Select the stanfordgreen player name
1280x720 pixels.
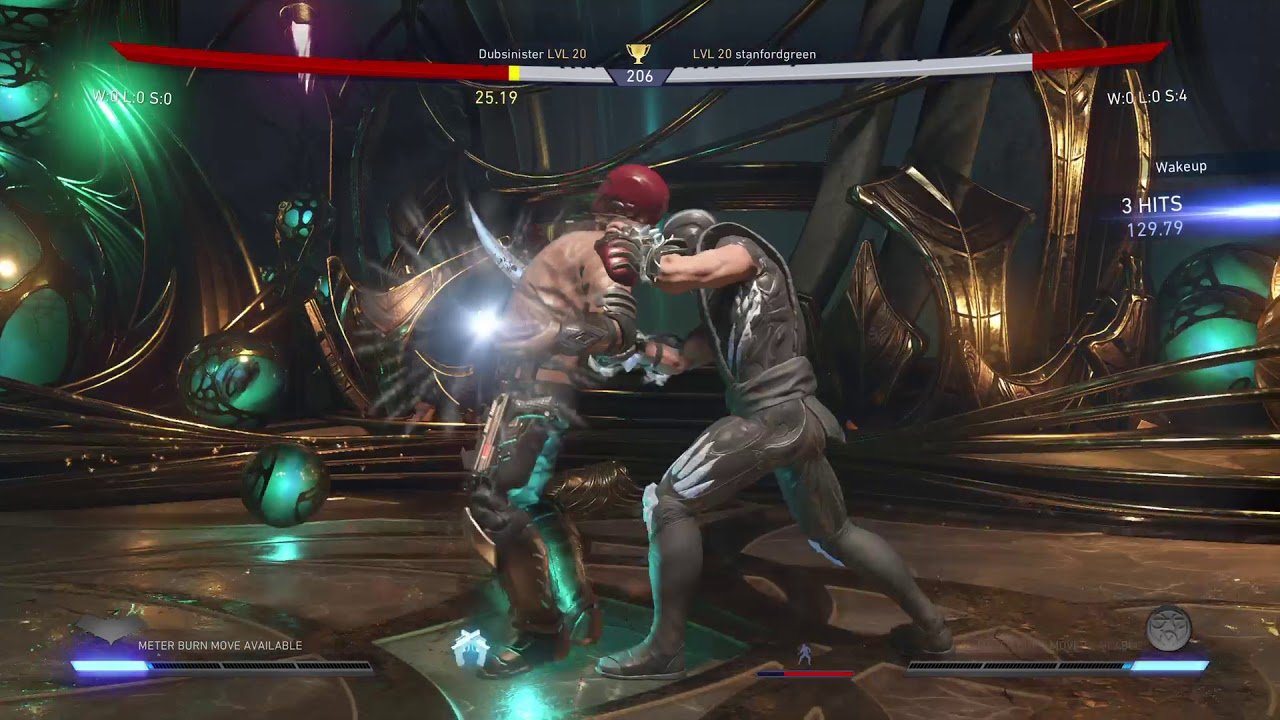tap(775, 54)
